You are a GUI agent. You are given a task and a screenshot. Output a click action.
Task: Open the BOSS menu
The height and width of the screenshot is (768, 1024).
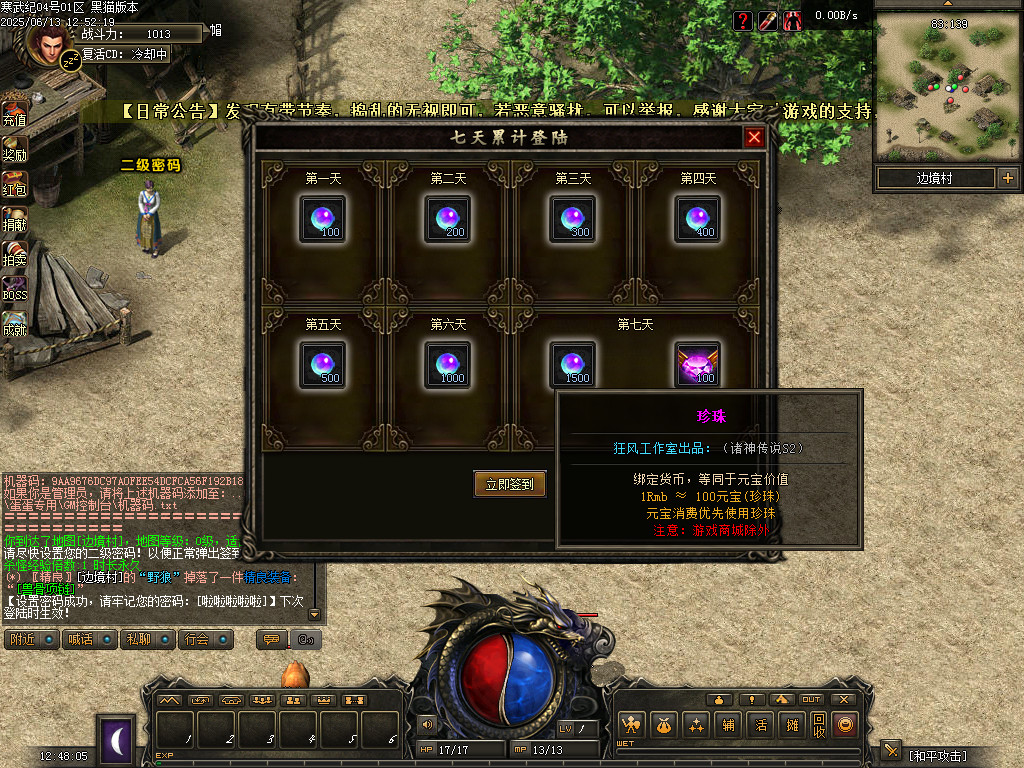tap(14, 288)
